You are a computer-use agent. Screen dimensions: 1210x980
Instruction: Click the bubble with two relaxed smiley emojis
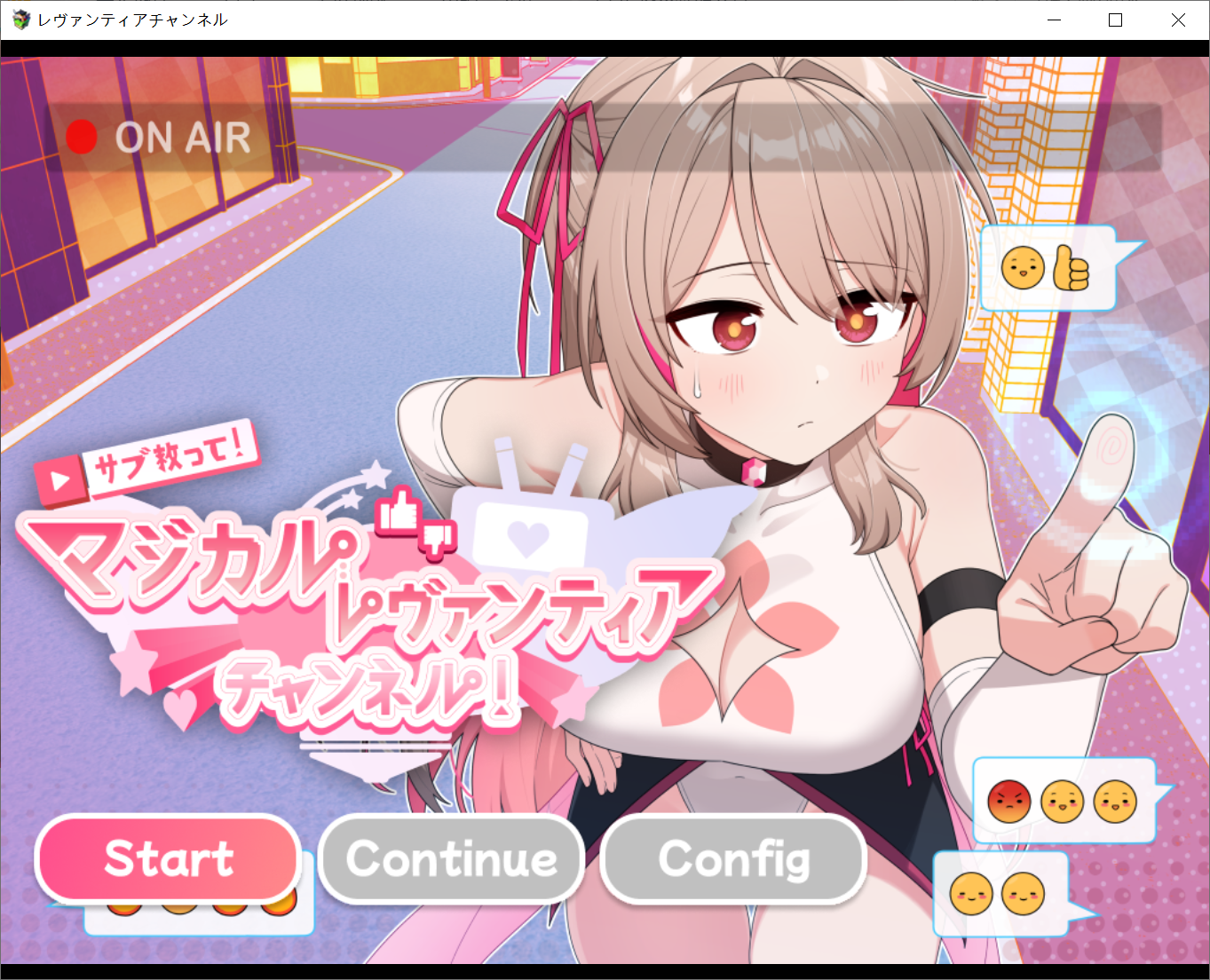[999, 896]
